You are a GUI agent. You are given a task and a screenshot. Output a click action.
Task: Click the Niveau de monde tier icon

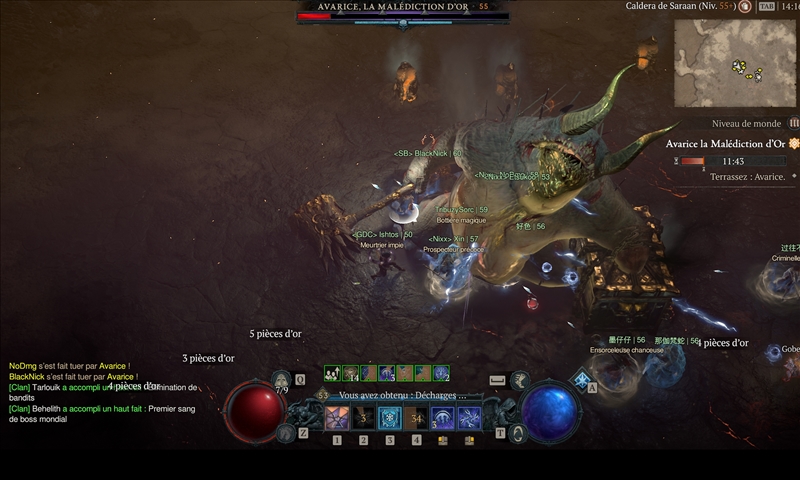coord(794,123)
